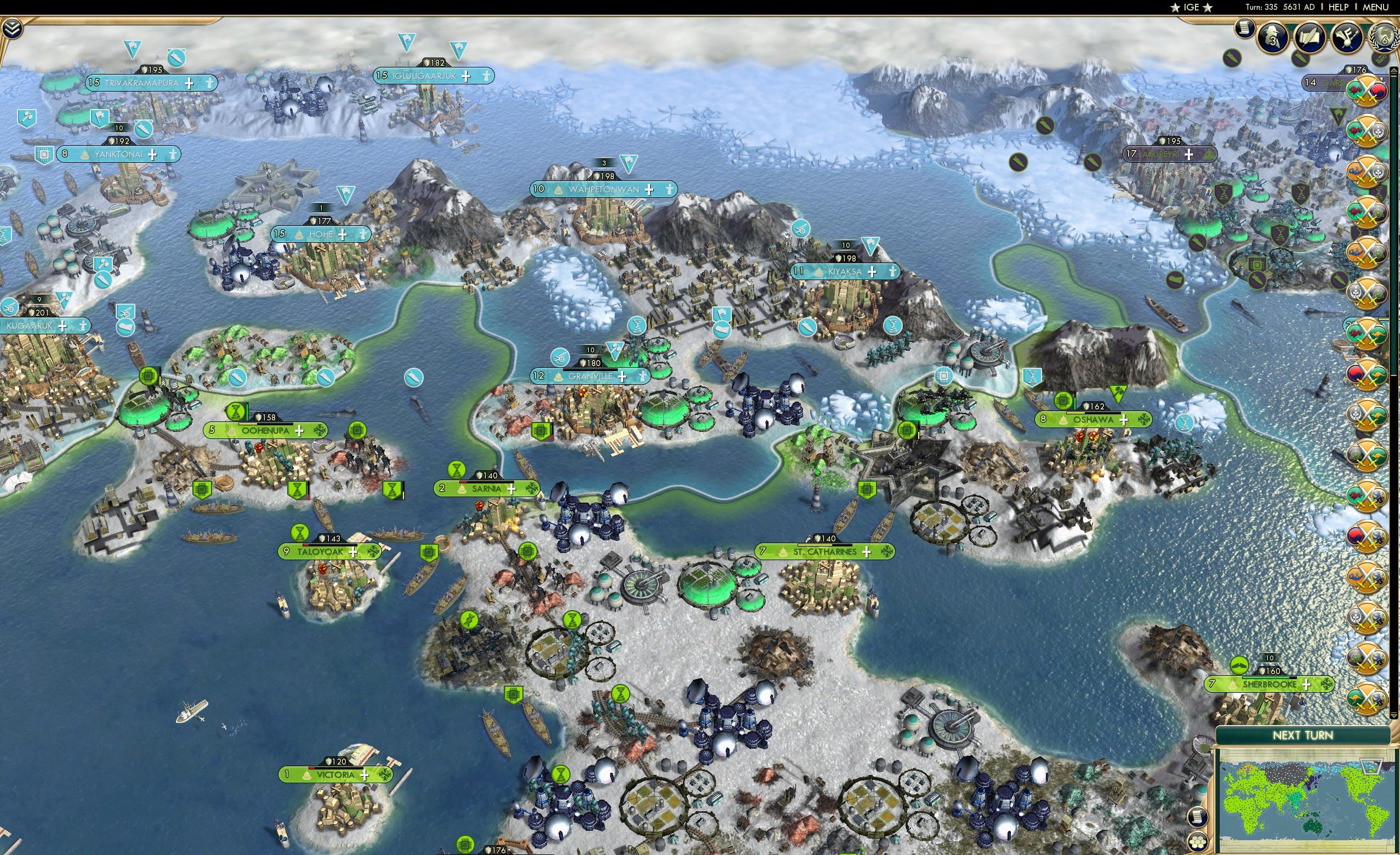Screen dimensions: 1400x855
Task: Collapse the panel with the double-chevron icon
Action: pyautogui.click(x=12, y=30)
